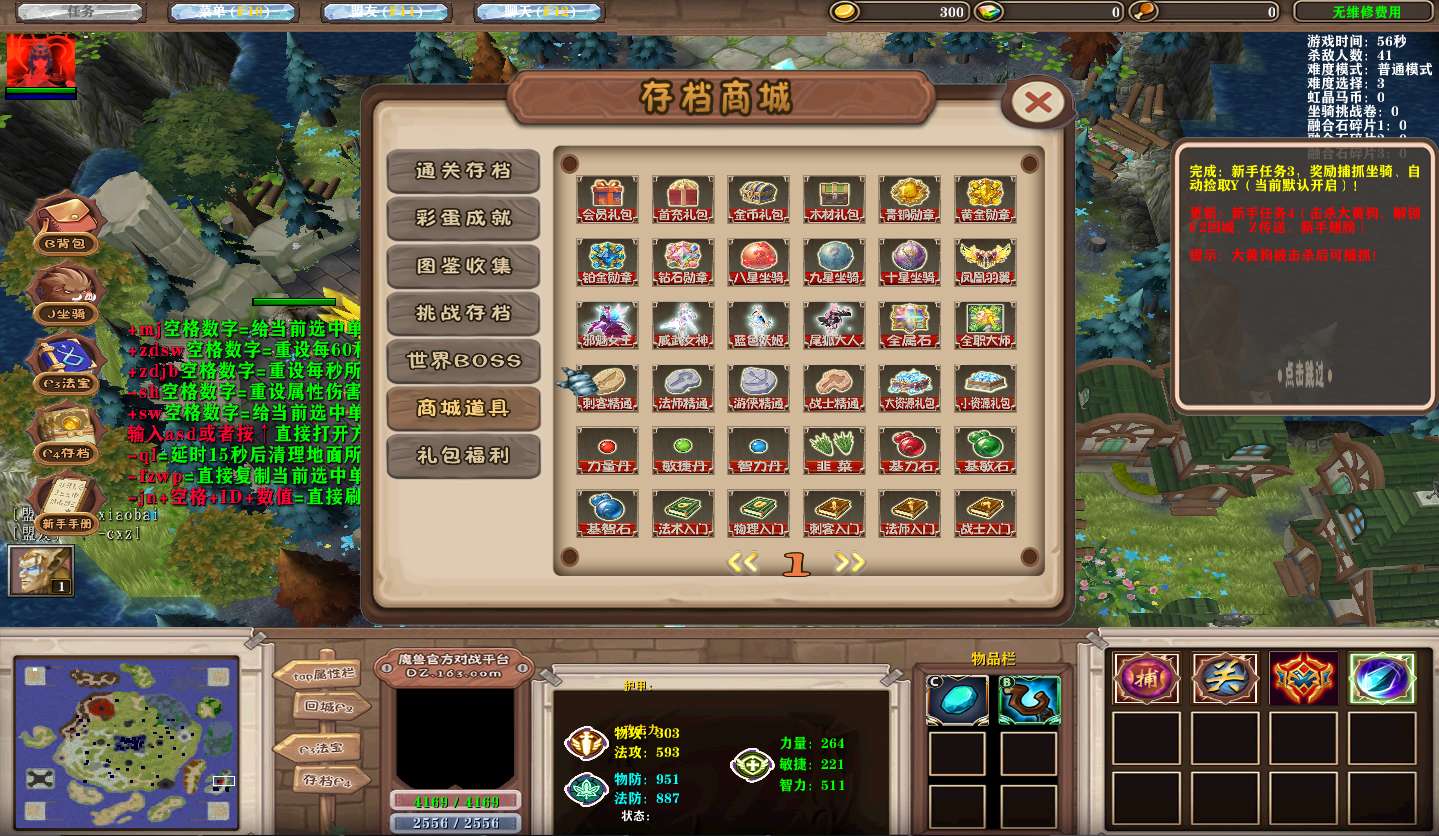Show the 世界BOSS category
This screenshot has width=1439, height=836.
tap(463, 361)
